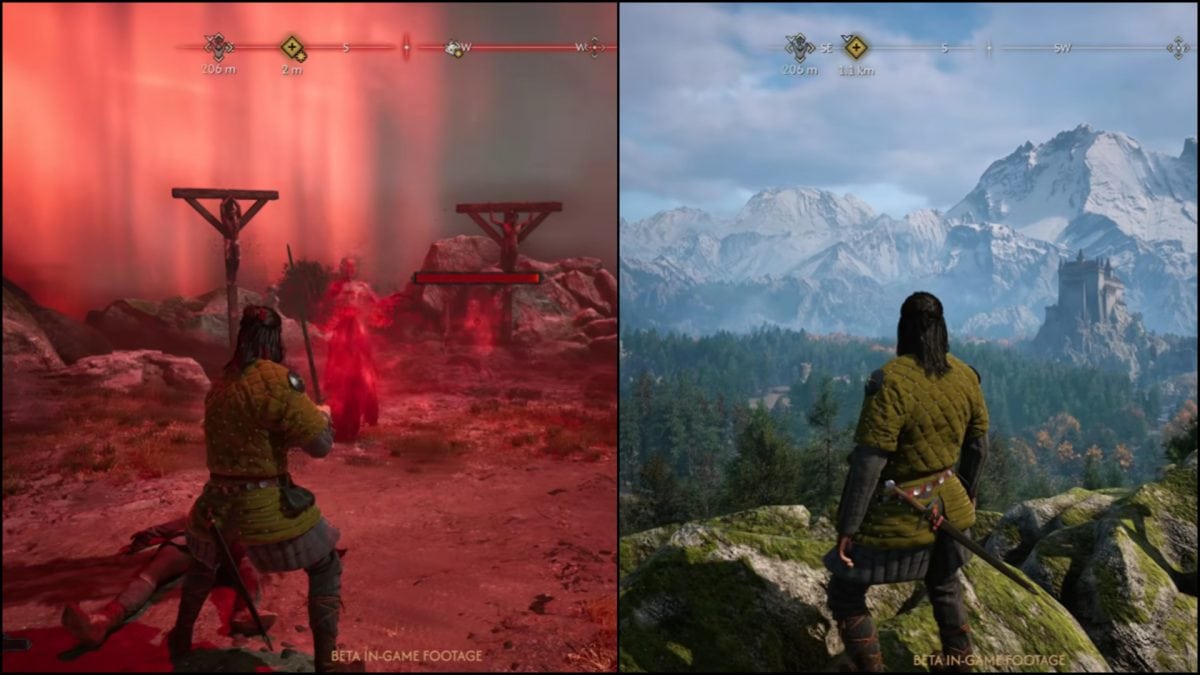Select the yellow quest marker showing 1.1 km
The image size is (1200, 675).
855,47
